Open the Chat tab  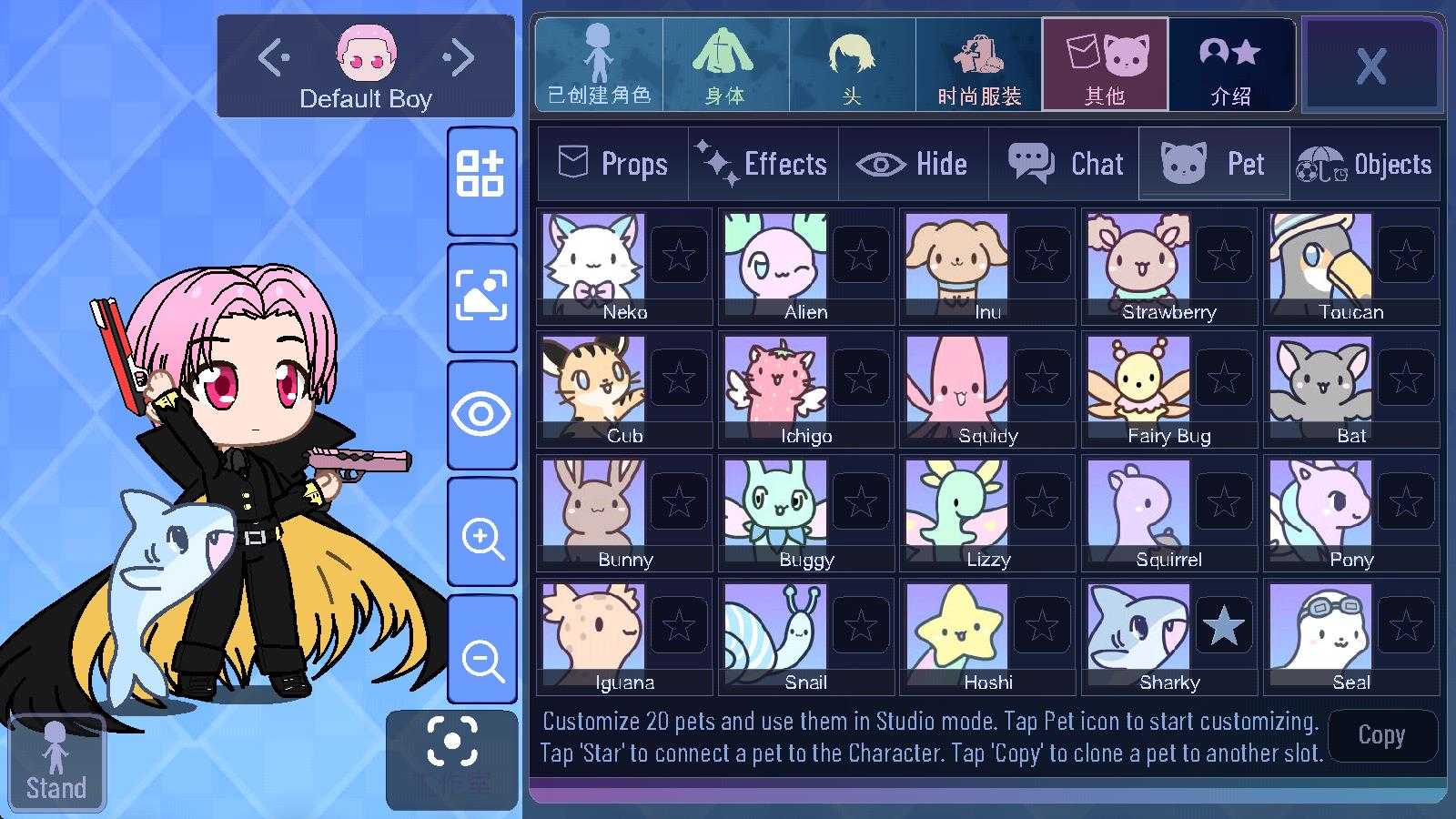(x=1065, y=164)
